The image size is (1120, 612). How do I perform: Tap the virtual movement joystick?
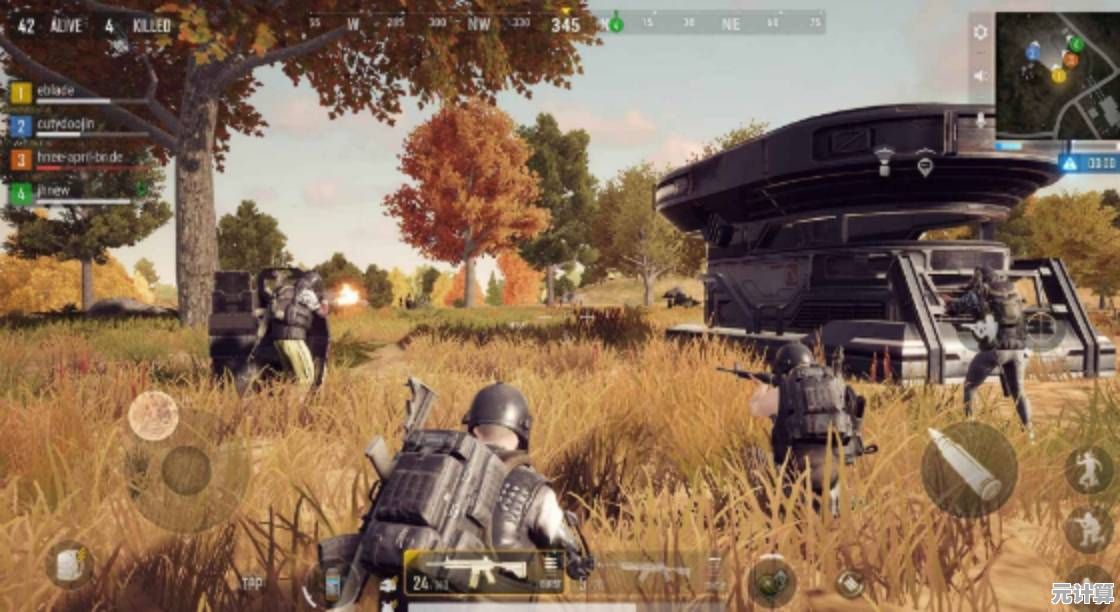tap(186, 470)
